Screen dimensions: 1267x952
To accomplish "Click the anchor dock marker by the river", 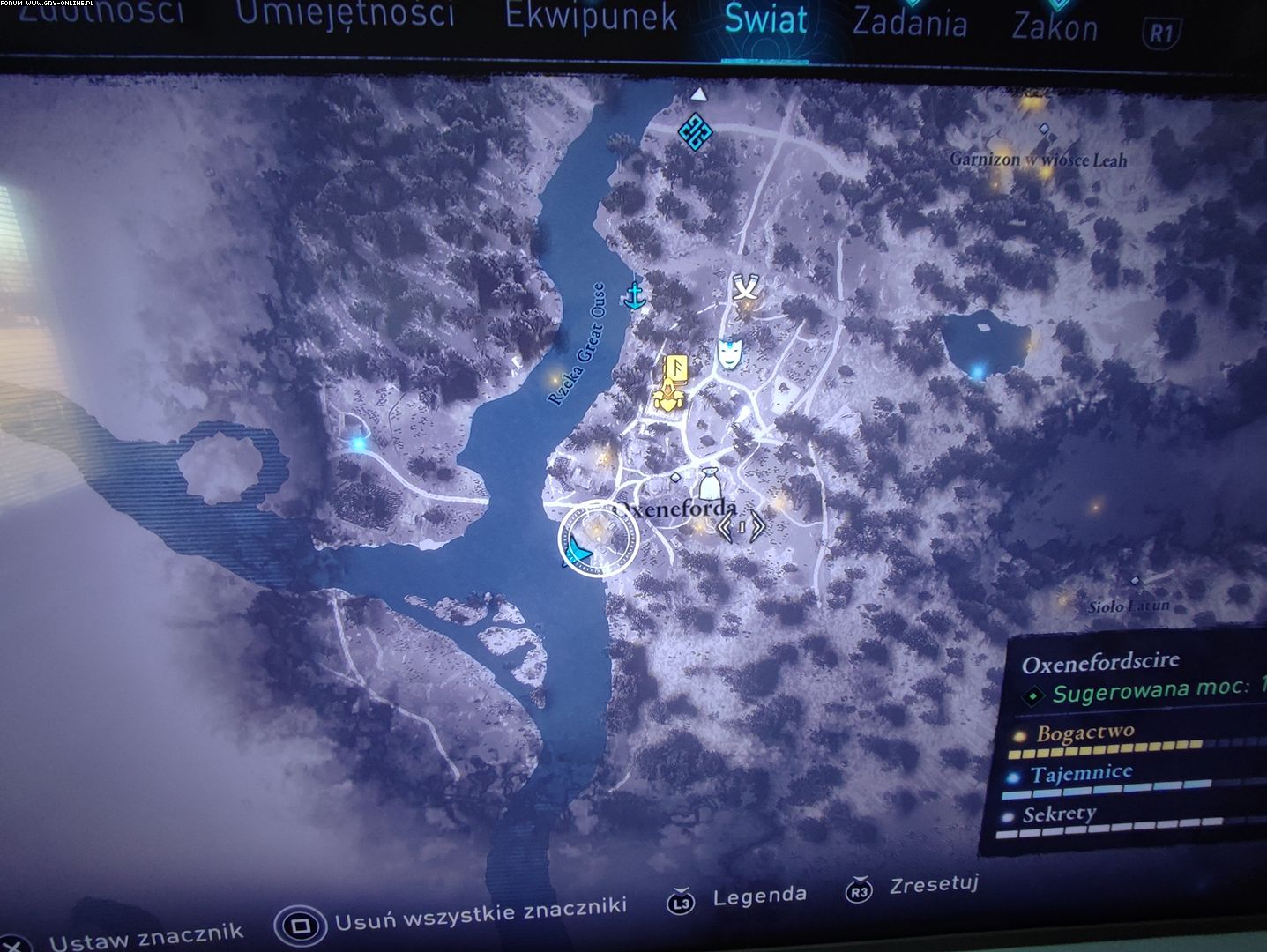I will (x=632, y=296).
